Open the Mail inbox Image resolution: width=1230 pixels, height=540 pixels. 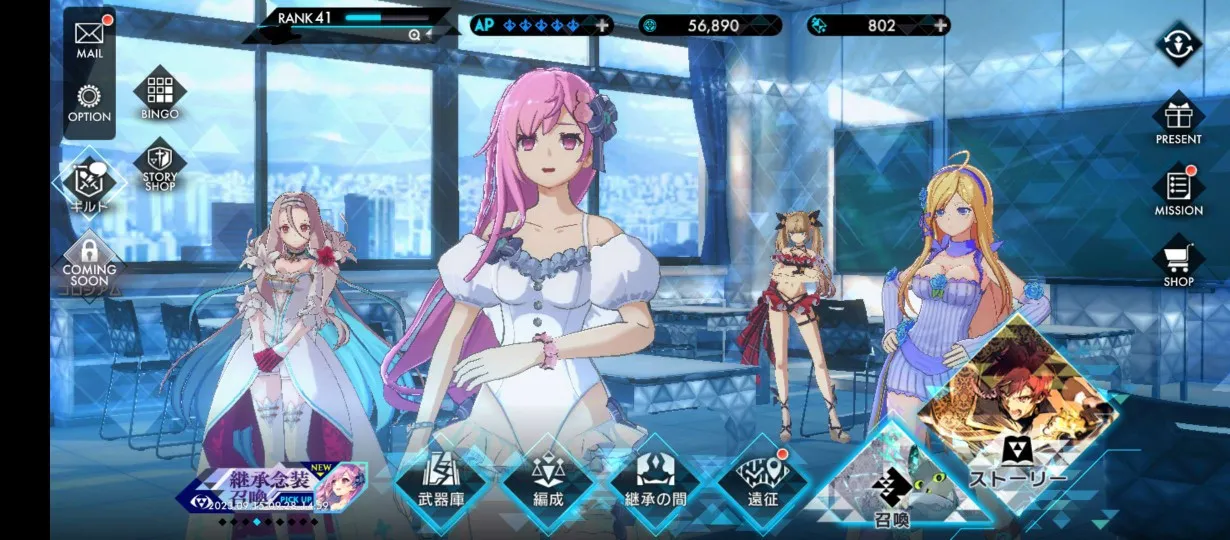(x=89, y=37)
